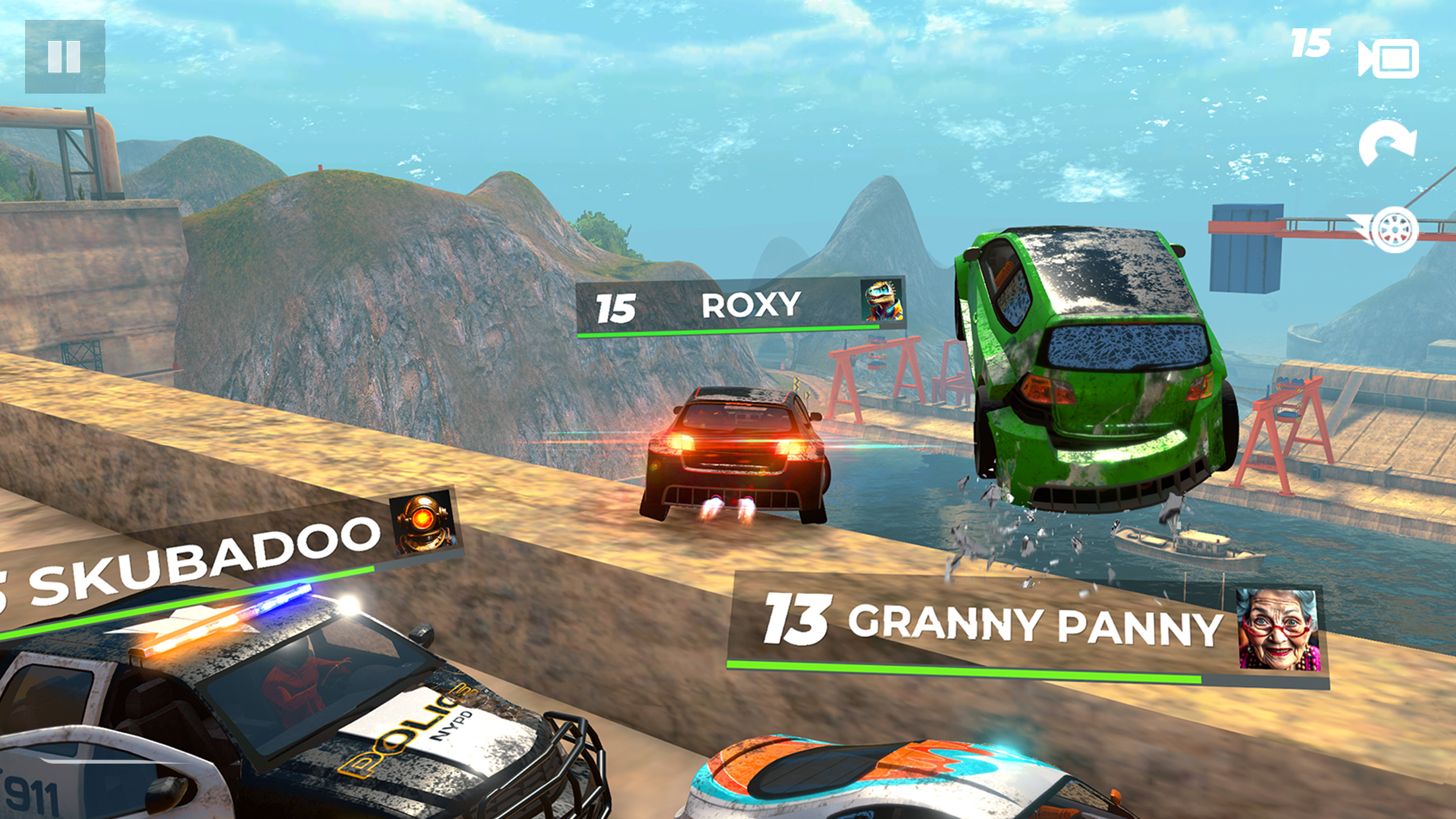Pause the game
Viewport: 1456px width, 819px height.
click(64, 58)
